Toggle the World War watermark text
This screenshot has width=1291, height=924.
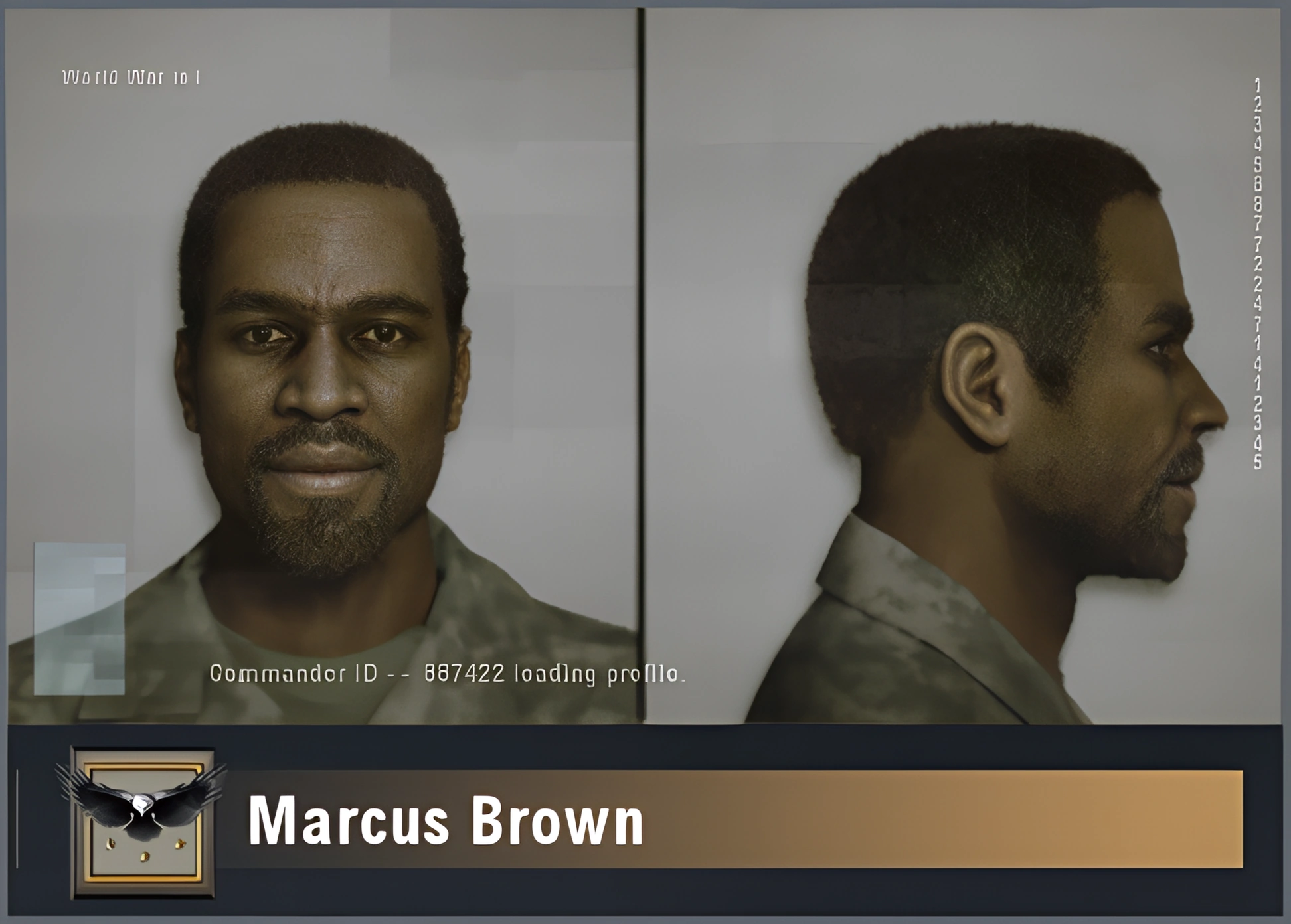130,78
